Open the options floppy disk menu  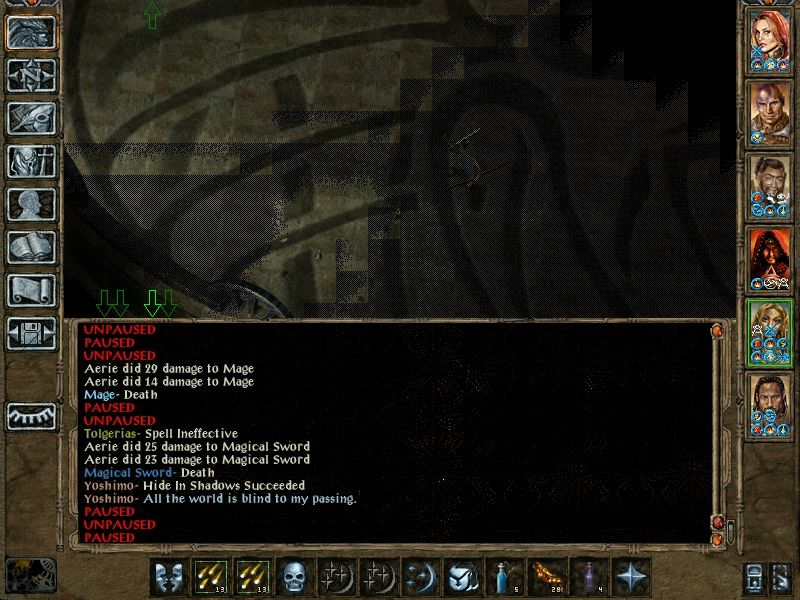point(31,333)
